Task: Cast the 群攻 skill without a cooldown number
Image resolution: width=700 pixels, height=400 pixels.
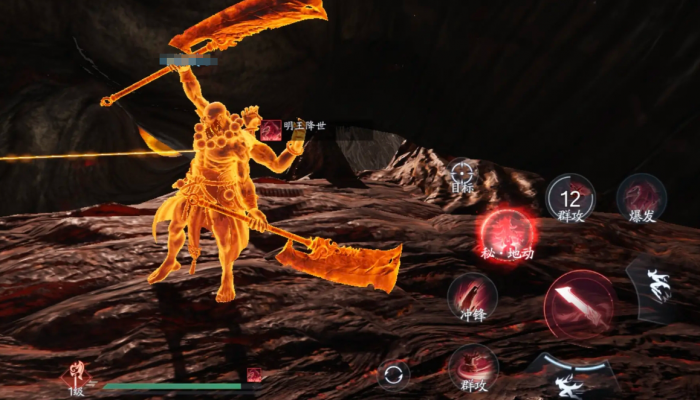Action: (473, 367)
